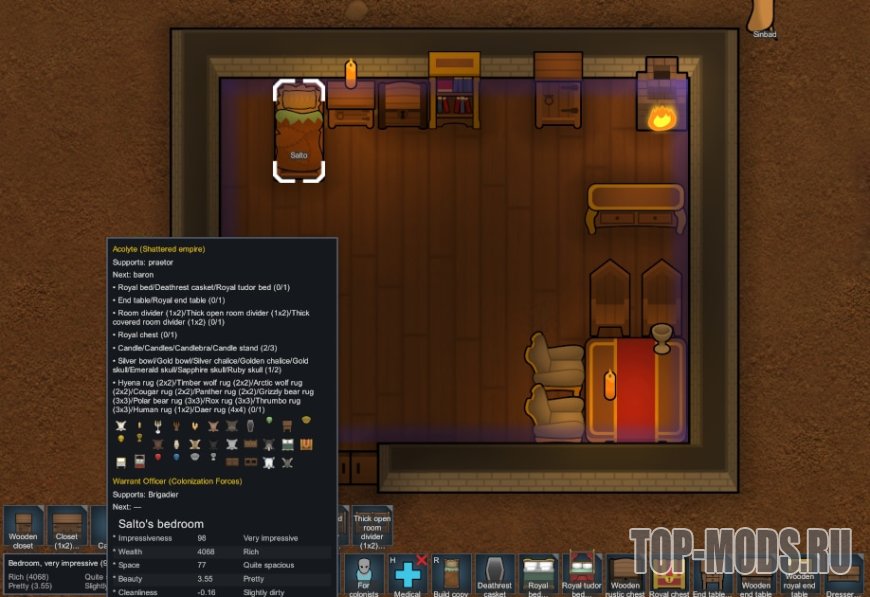Toggle the Medical bed setting
The width and height of the screenshot is (870, 597).
408,576
